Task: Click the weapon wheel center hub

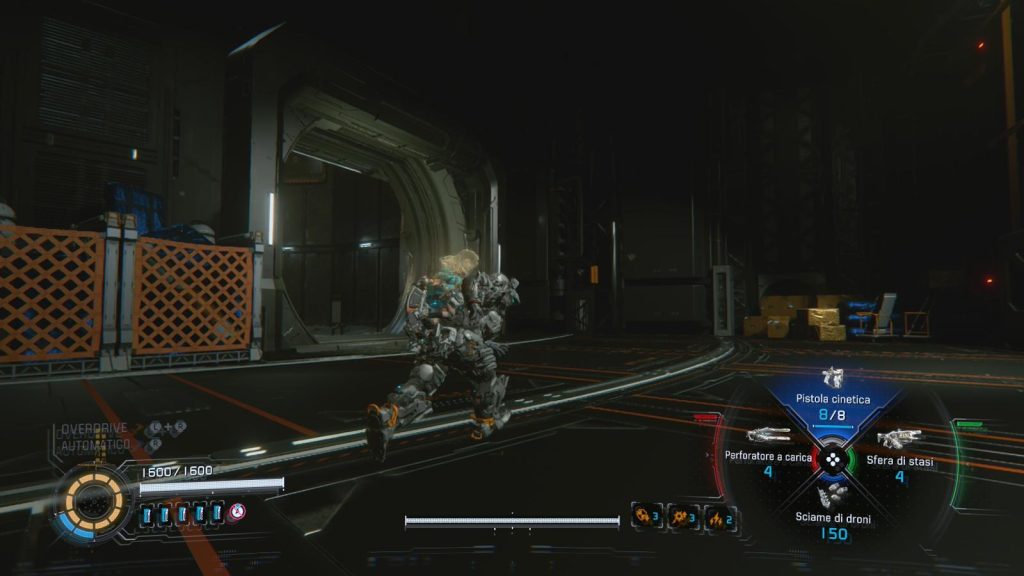Action: [832, 460]
